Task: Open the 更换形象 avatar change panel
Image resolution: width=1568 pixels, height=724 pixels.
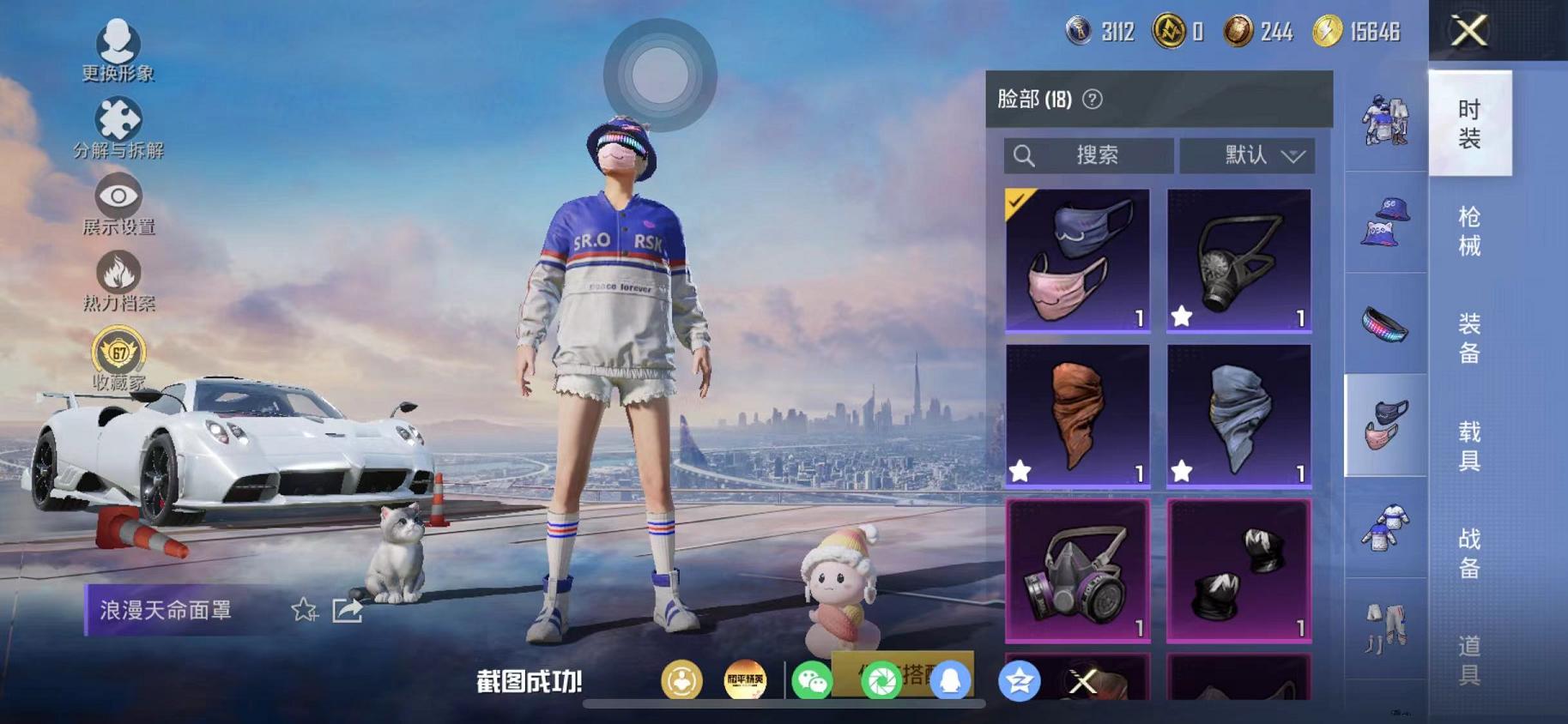Action: coord(120,51)
